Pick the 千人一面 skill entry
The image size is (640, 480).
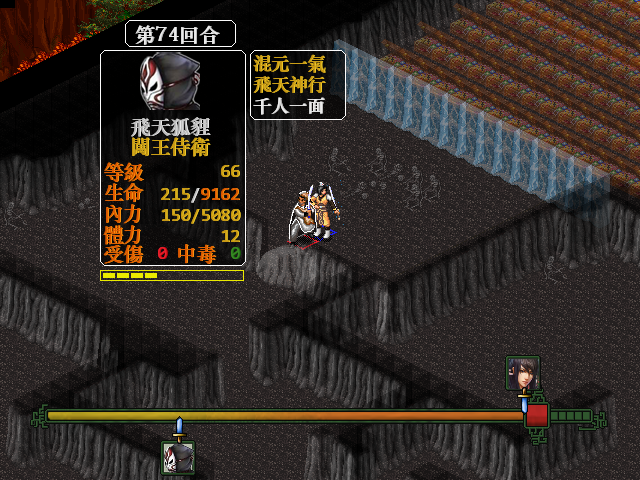289,106
